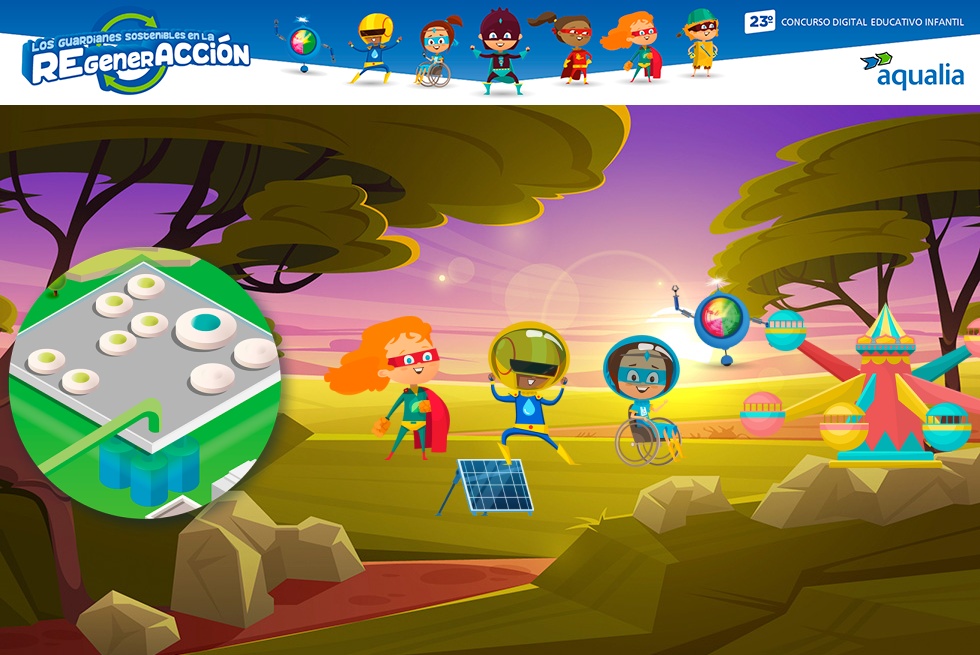Click the REgenerAcción game logo
The height and width of the screenshot is (655, 980).
pyautogui.click(x=139, y=56)
